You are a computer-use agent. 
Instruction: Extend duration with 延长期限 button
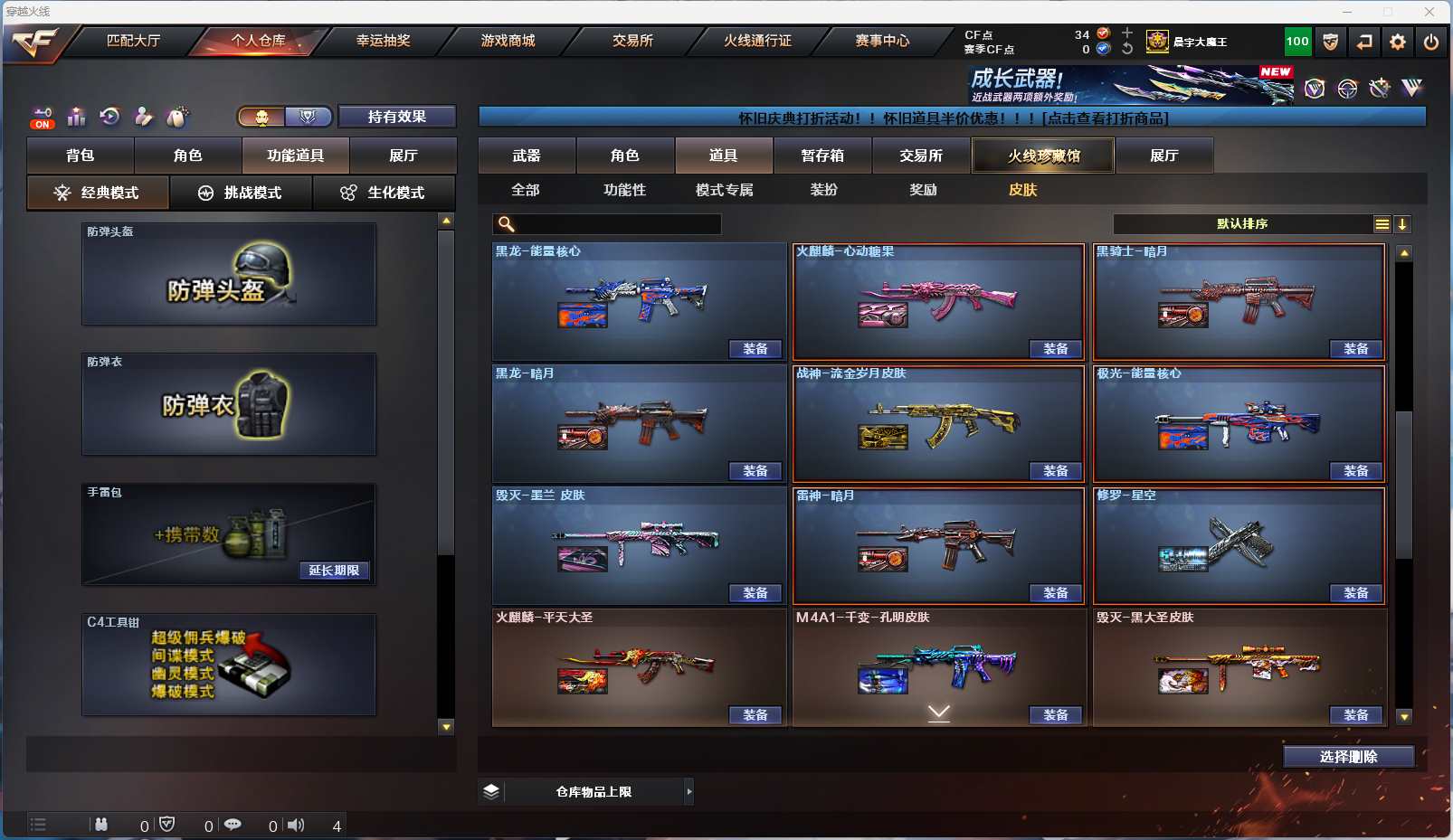(x=334, y=571)
